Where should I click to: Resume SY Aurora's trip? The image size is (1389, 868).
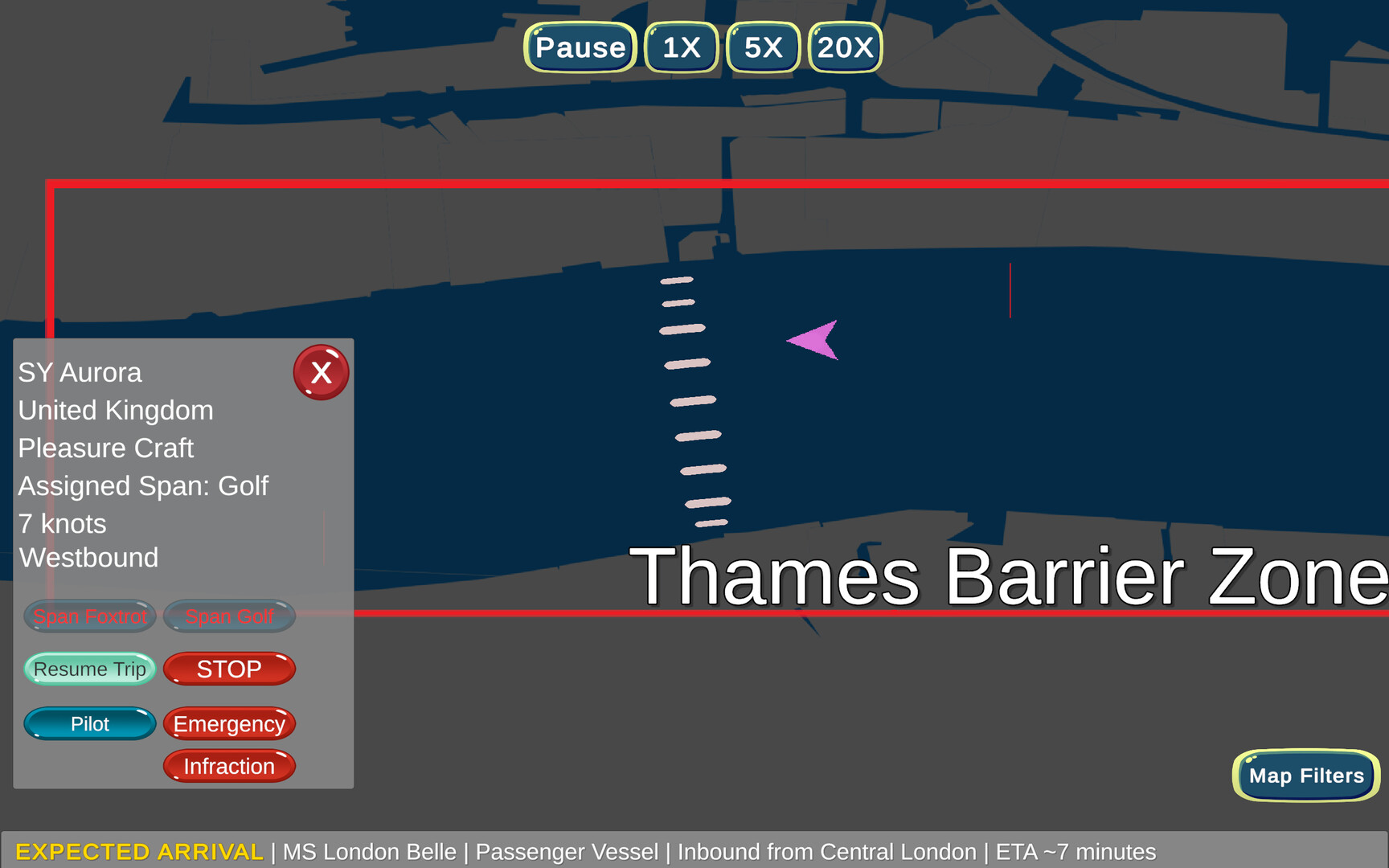point(89,669)
